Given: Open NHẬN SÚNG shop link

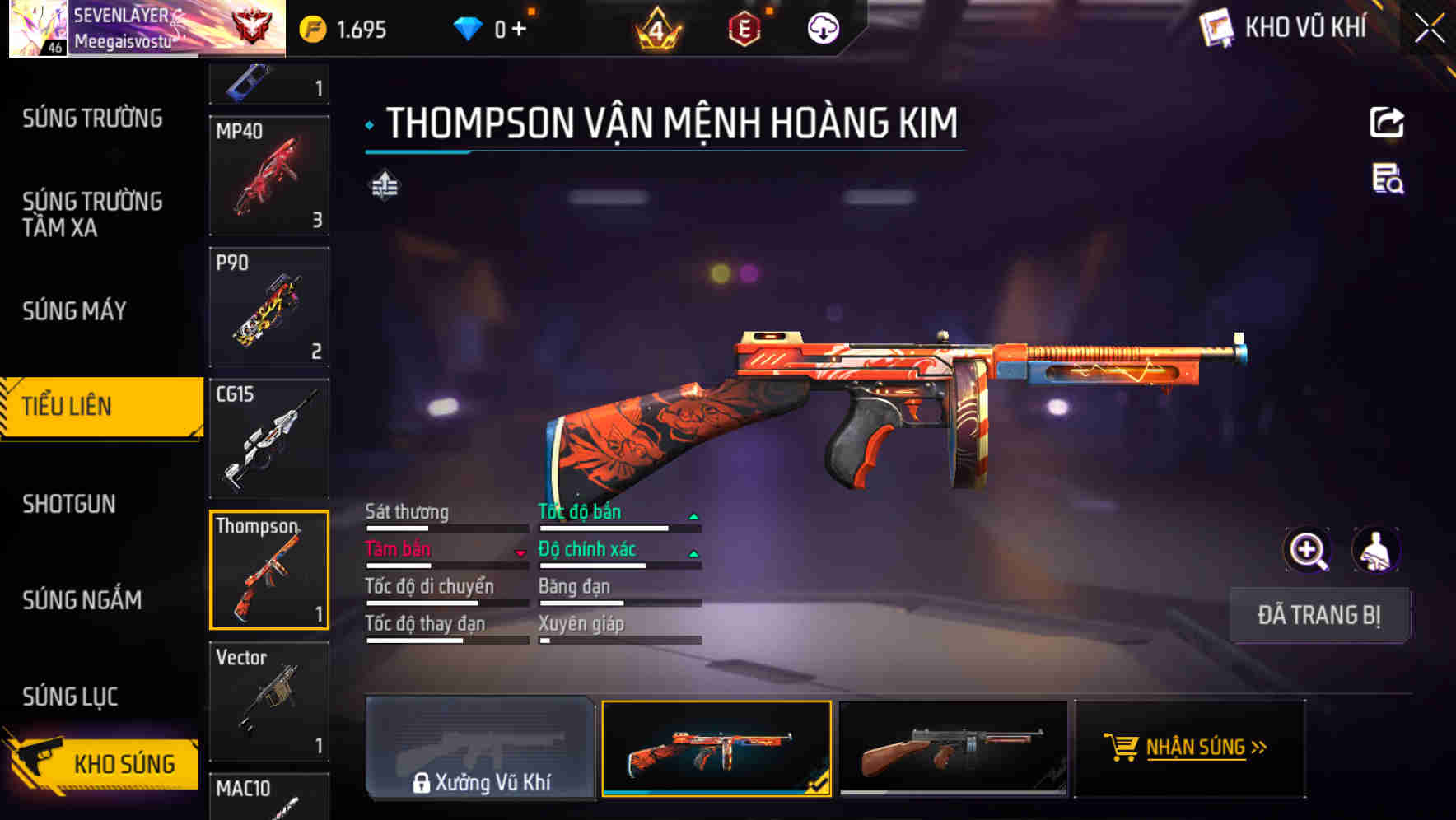Looking at the screenshot, I should pos(1187,748).
